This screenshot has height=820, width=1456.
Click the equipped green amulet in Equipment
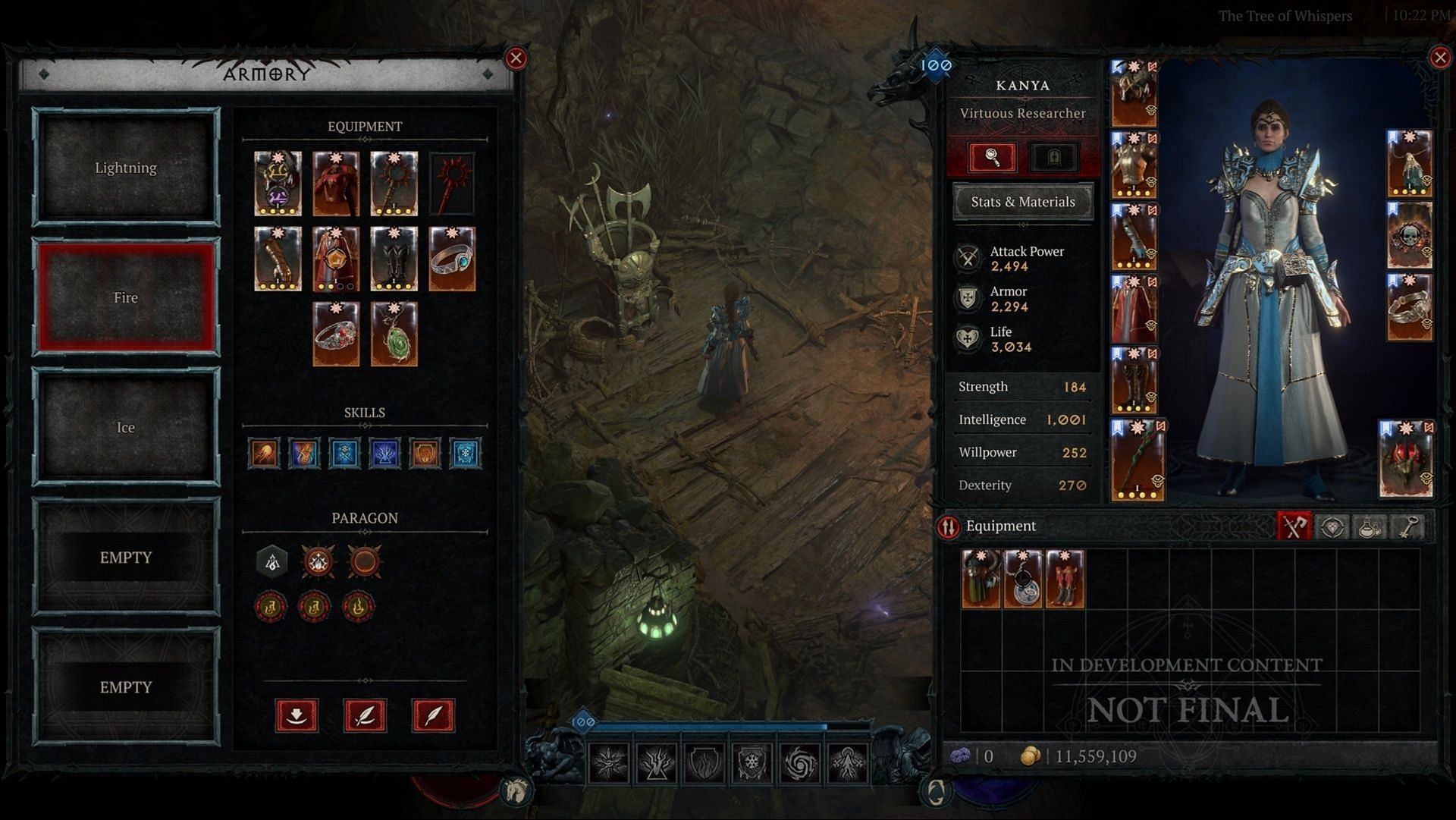coord(394,335)
